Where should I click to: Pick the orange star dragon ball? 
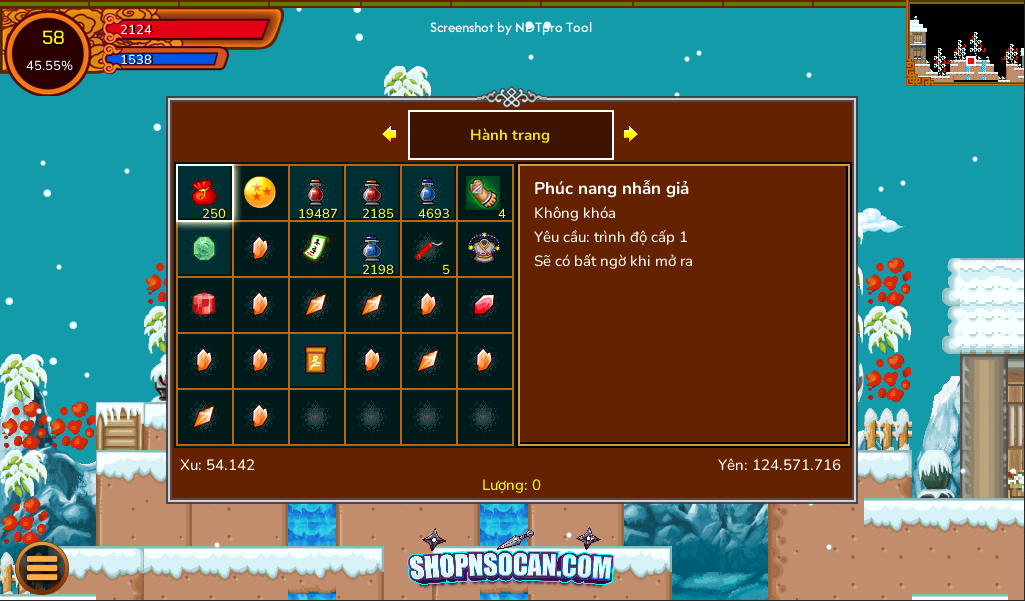[x=260, y=192]
